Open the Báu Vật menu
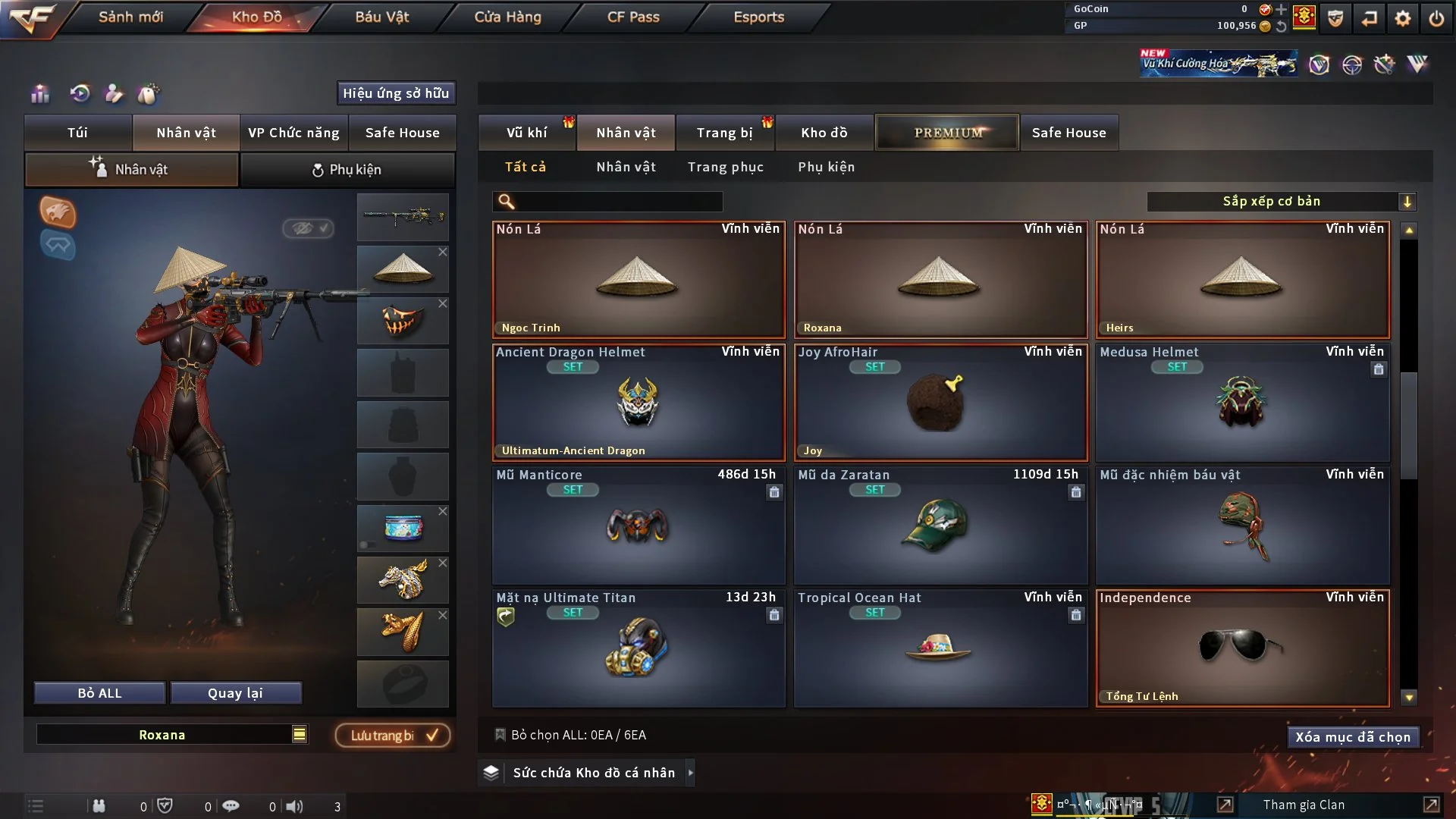 pyautogui.click(x=381, y=17)
